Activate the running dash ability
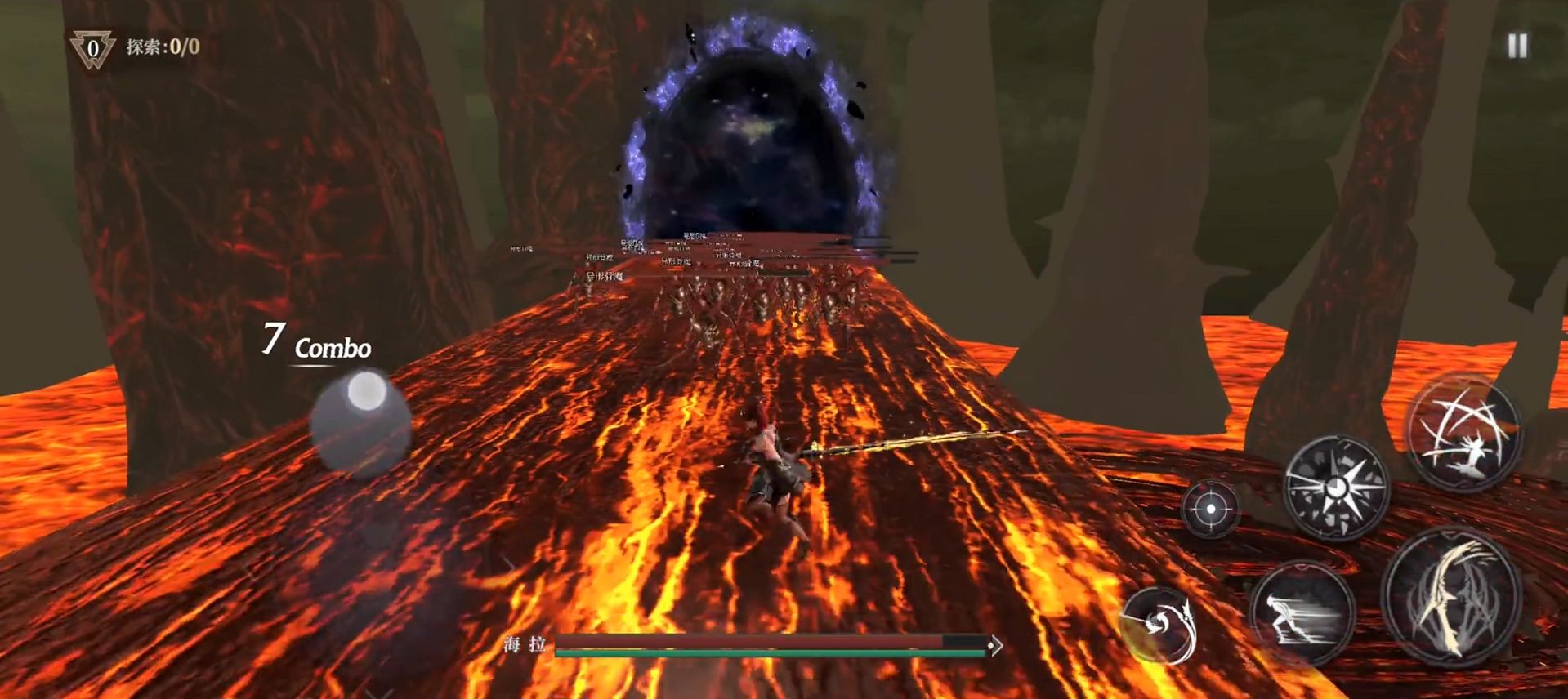1568x699 pixels. click(1302, 613)
